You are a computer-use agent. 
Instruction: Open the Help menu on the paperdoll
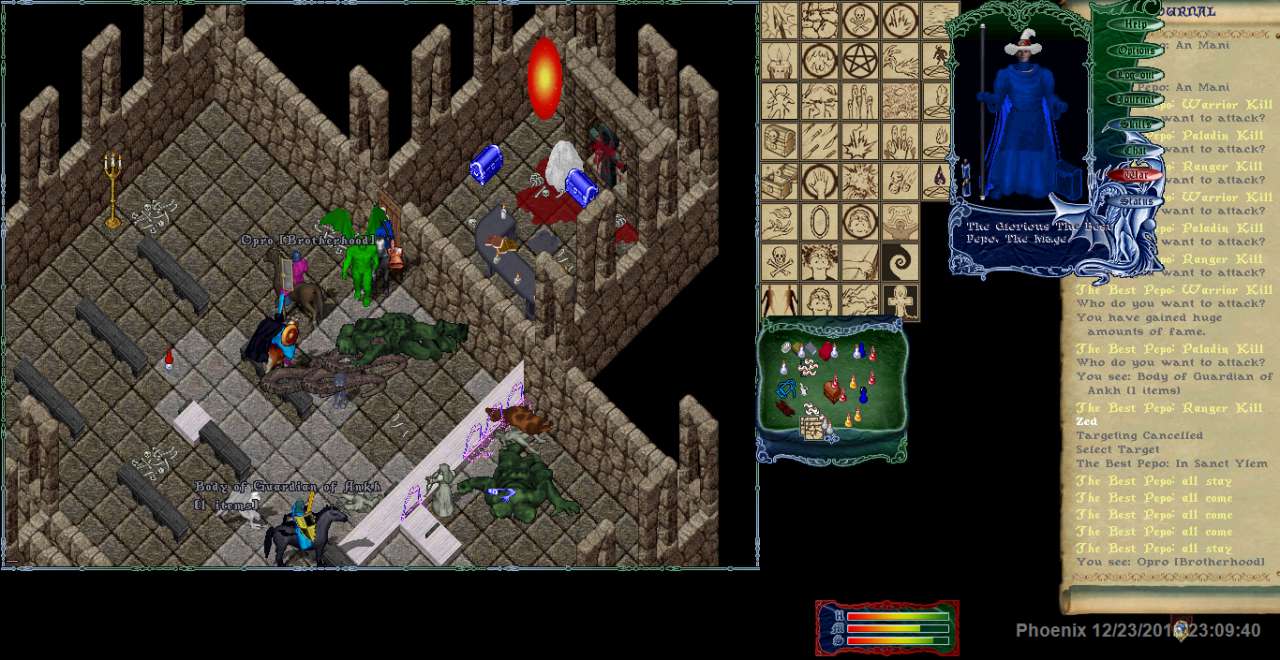[x=1136, y=25]
